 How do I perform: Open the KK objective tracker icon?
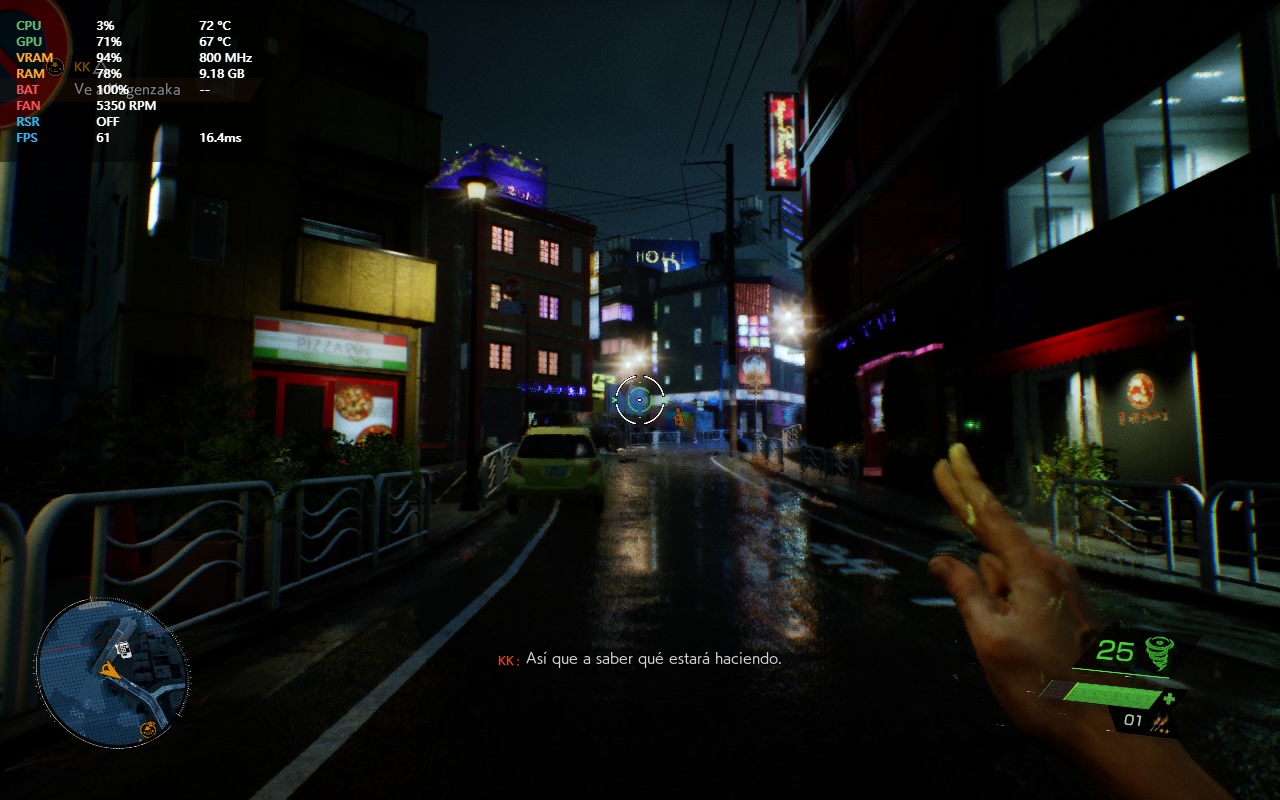coord(56,67)
